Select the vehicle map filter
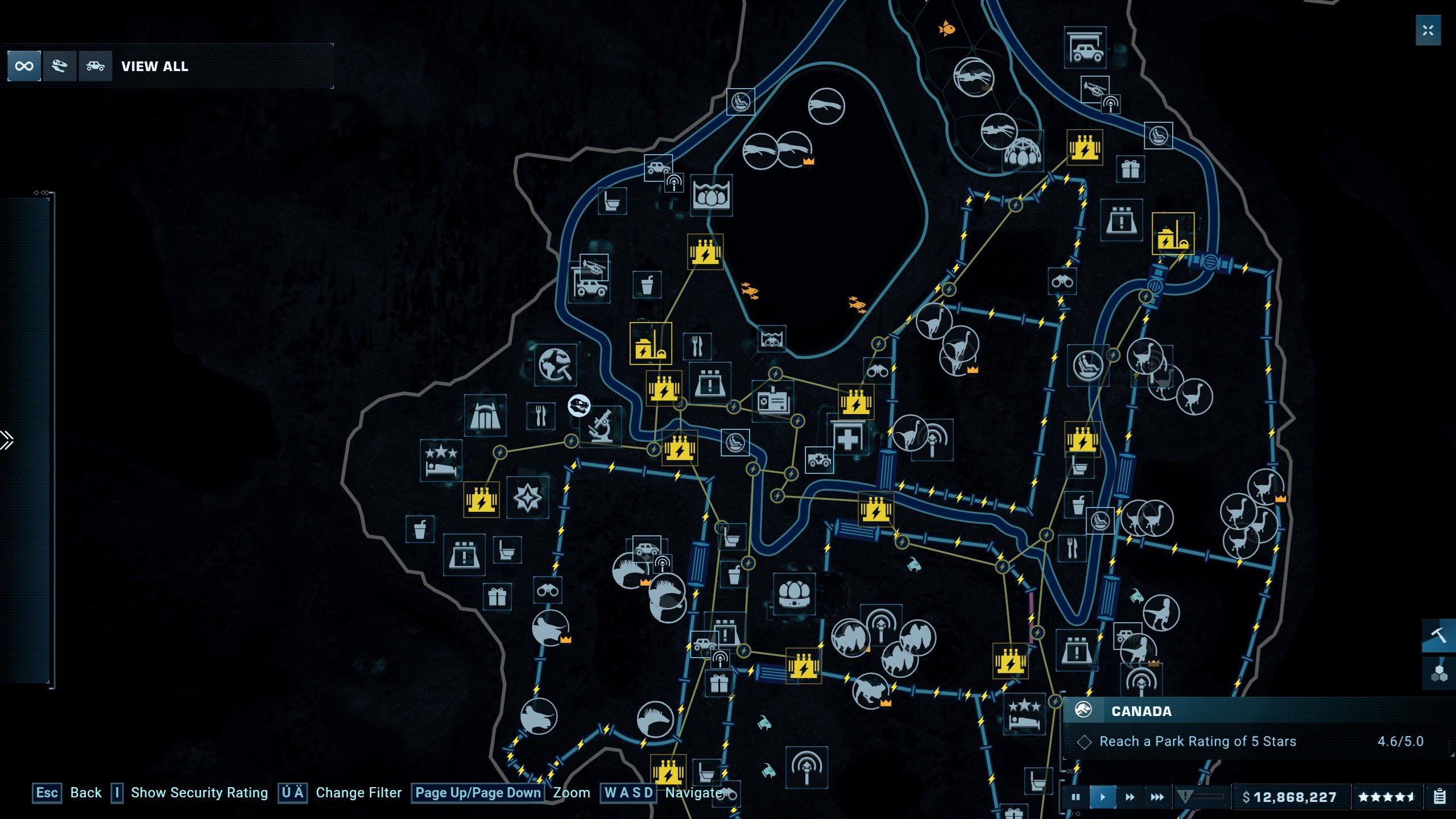This screenshot has width=1456, height=819. [x=94, y=65]
